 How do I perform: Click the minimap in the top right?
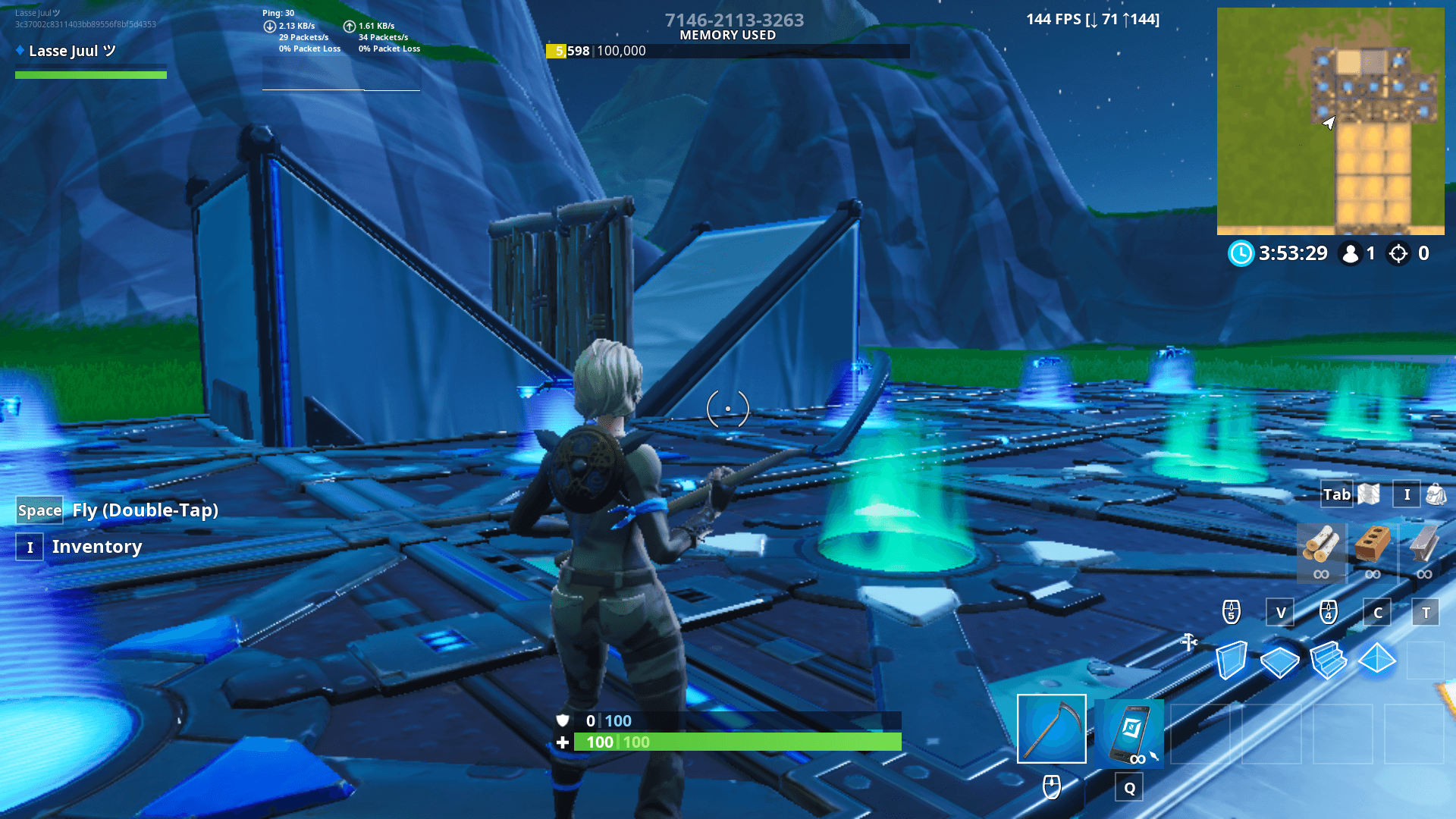(1331, 121)
